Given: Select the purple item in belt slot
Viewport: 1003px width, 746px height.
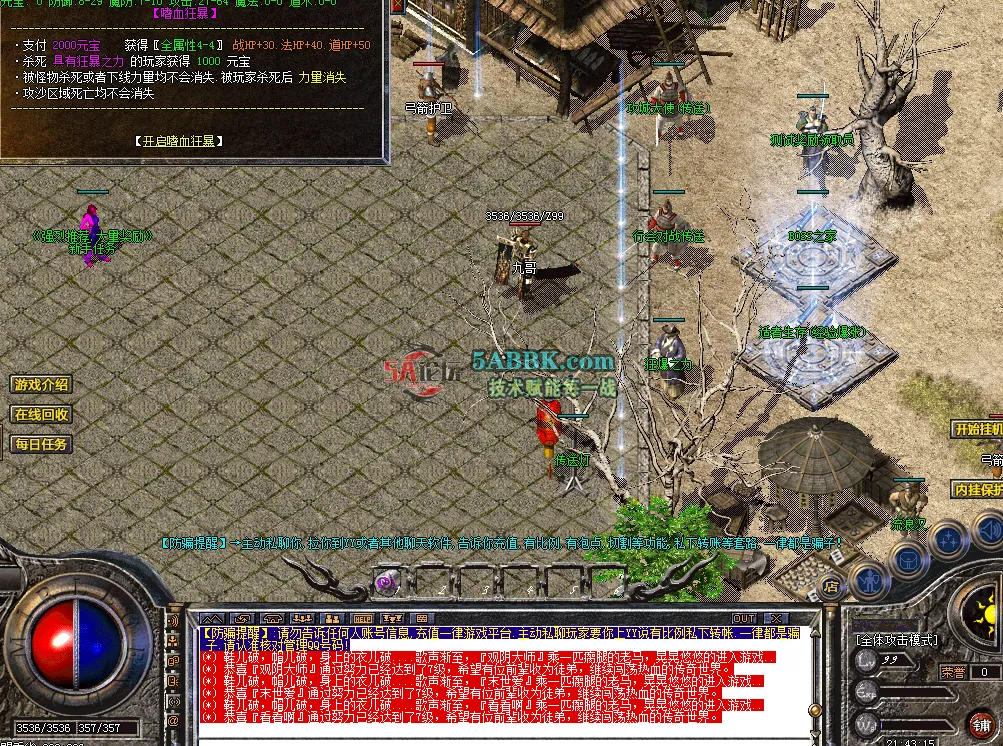Looking at the screenshot, I should 385,581.
